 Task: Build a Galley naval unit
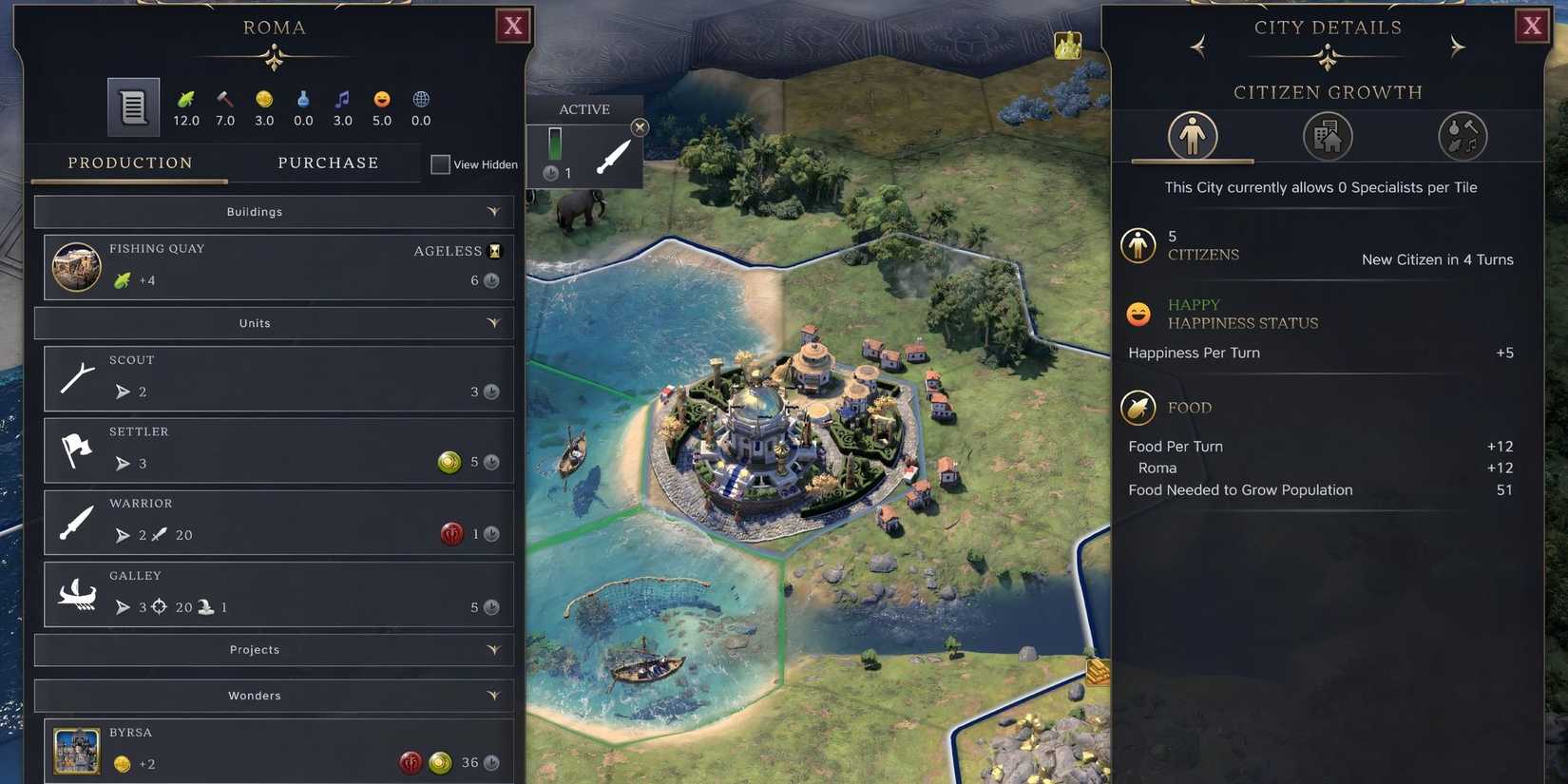pos(277,594)
